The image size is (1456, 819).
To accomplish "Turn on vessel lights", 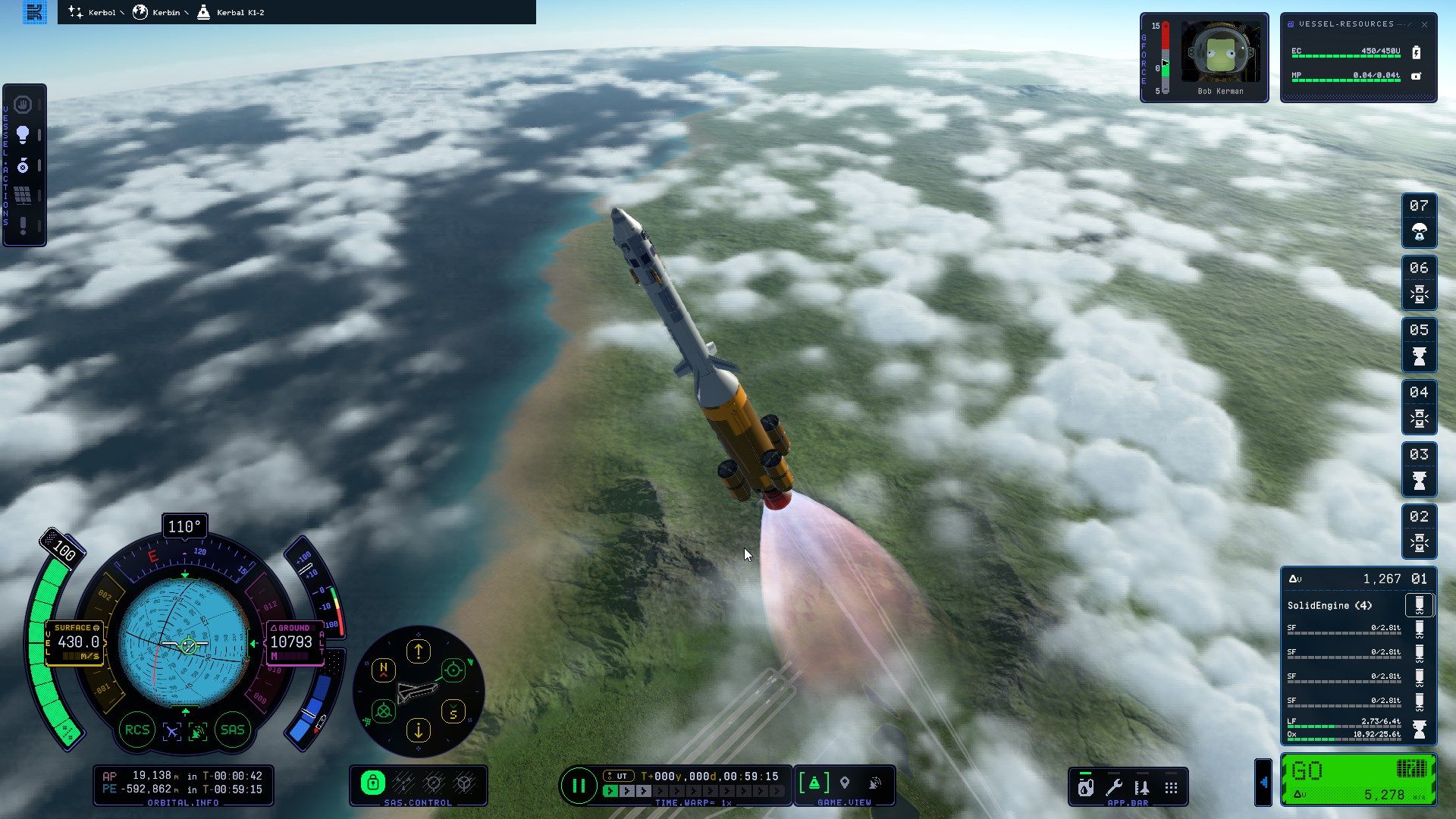I will pos(24,135).
